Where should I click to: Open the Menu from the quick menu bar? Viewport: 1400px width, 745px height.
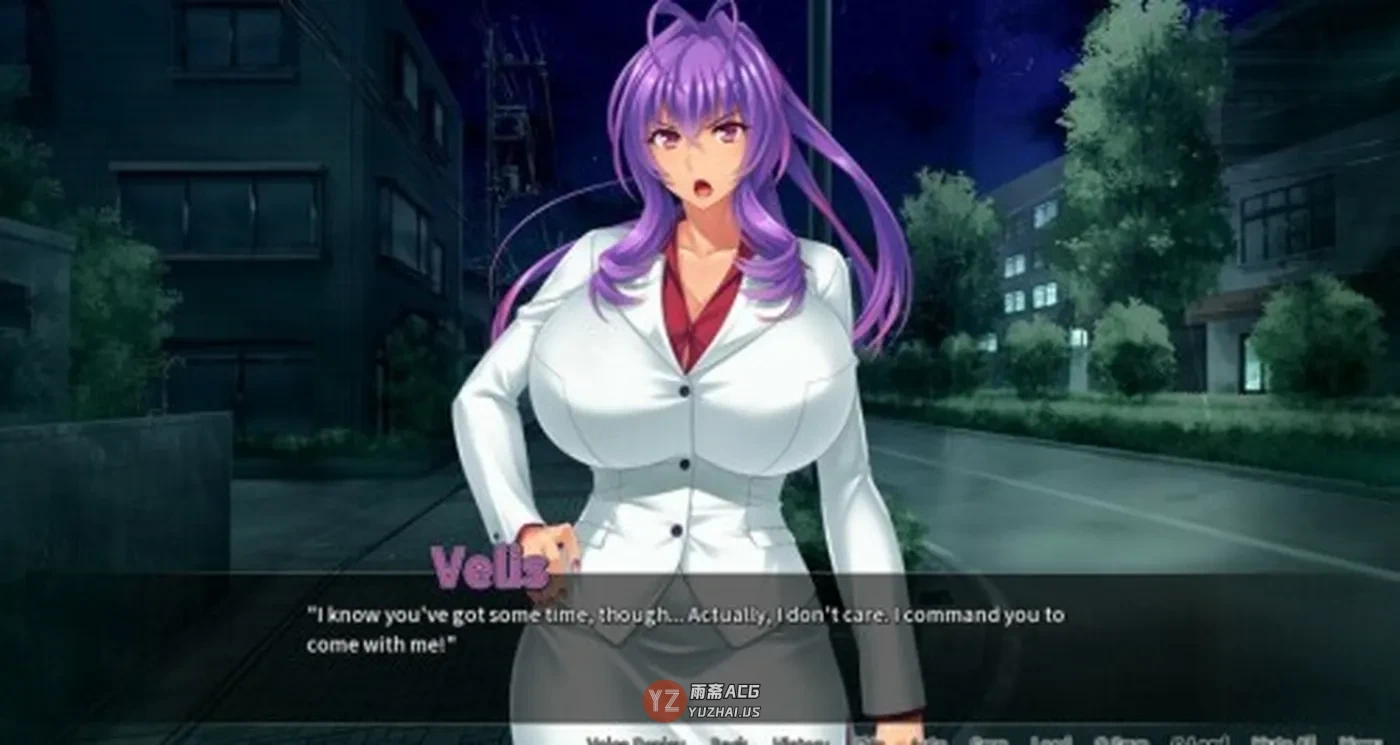(x=1357, y=741)
